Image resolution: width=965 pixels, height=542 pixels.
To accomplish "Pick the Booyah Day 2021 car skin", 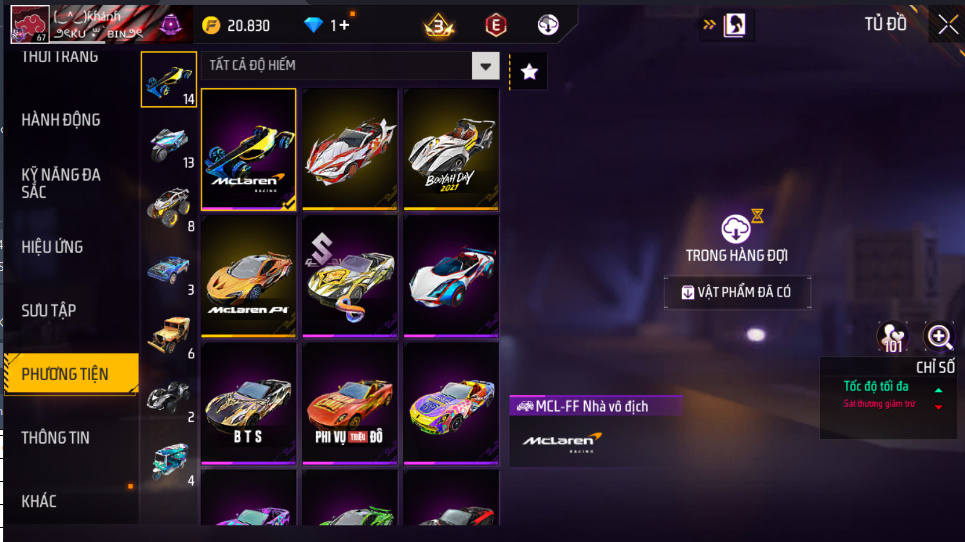I will click(450, 149).
